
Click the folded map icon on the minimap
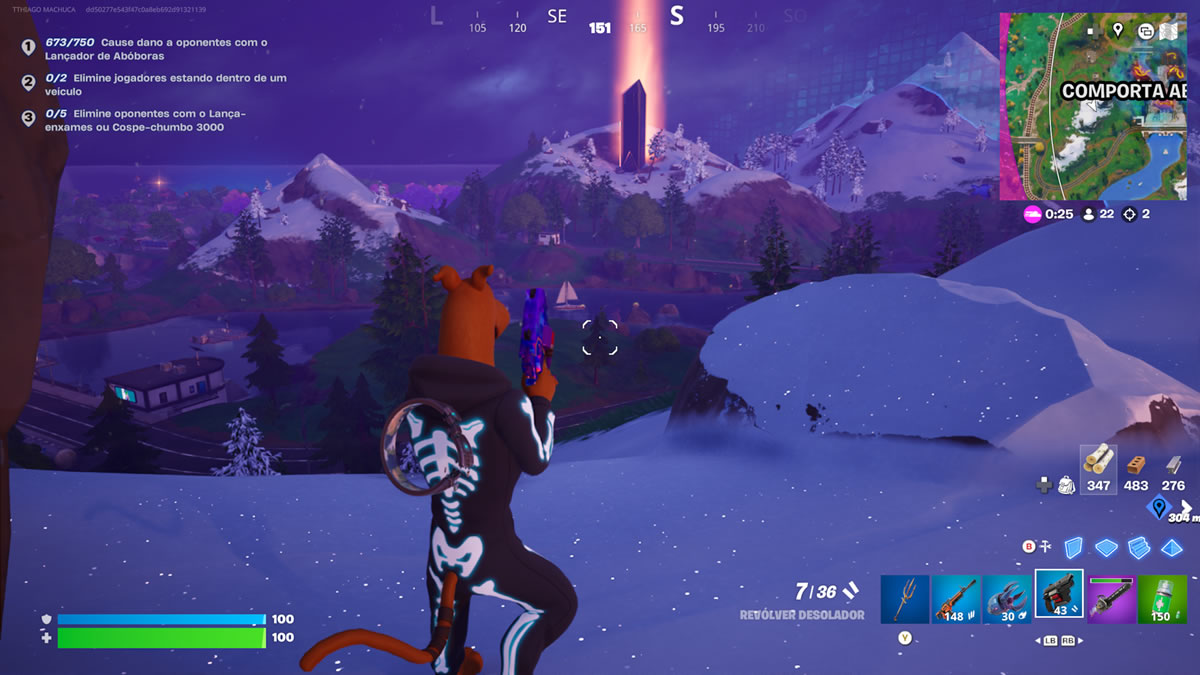(1170, 31)
